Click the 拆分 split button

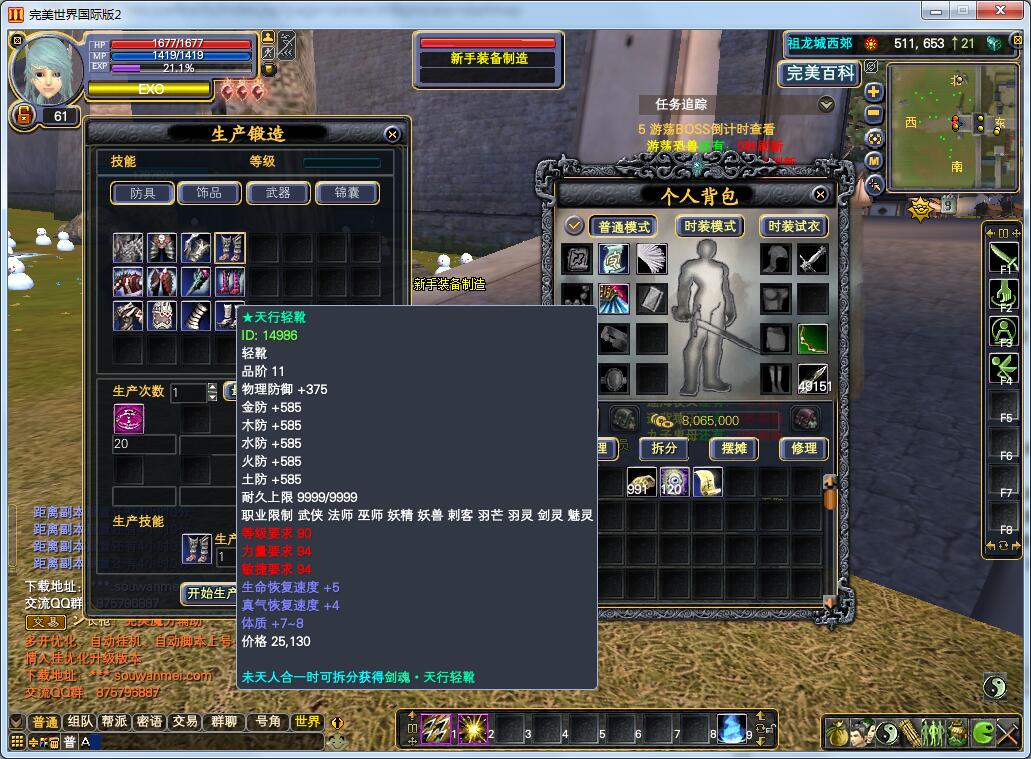(x=664, y=449)
